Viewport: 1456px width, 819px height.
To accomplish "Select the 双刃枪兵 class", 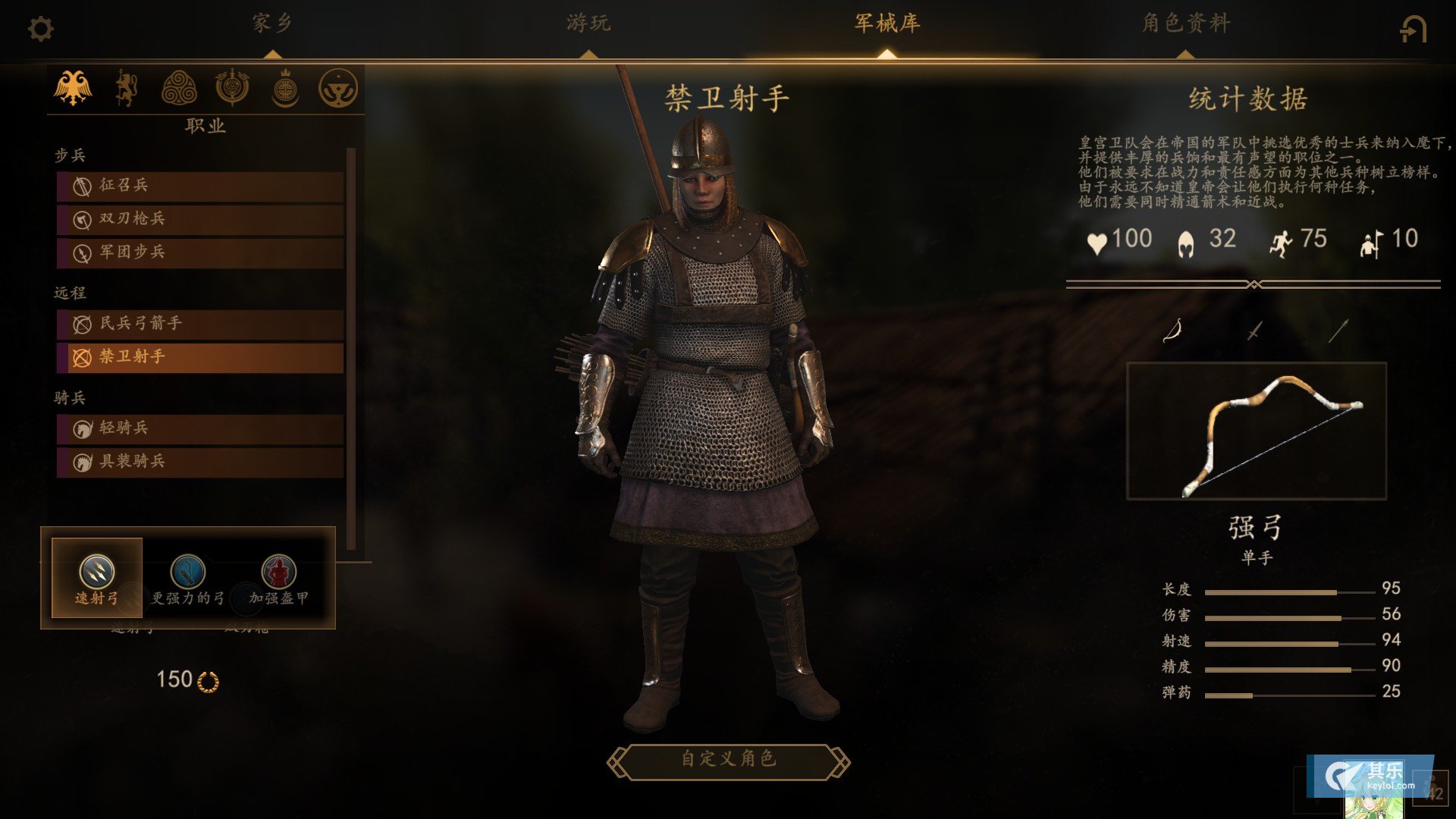I will coord(200,219).
